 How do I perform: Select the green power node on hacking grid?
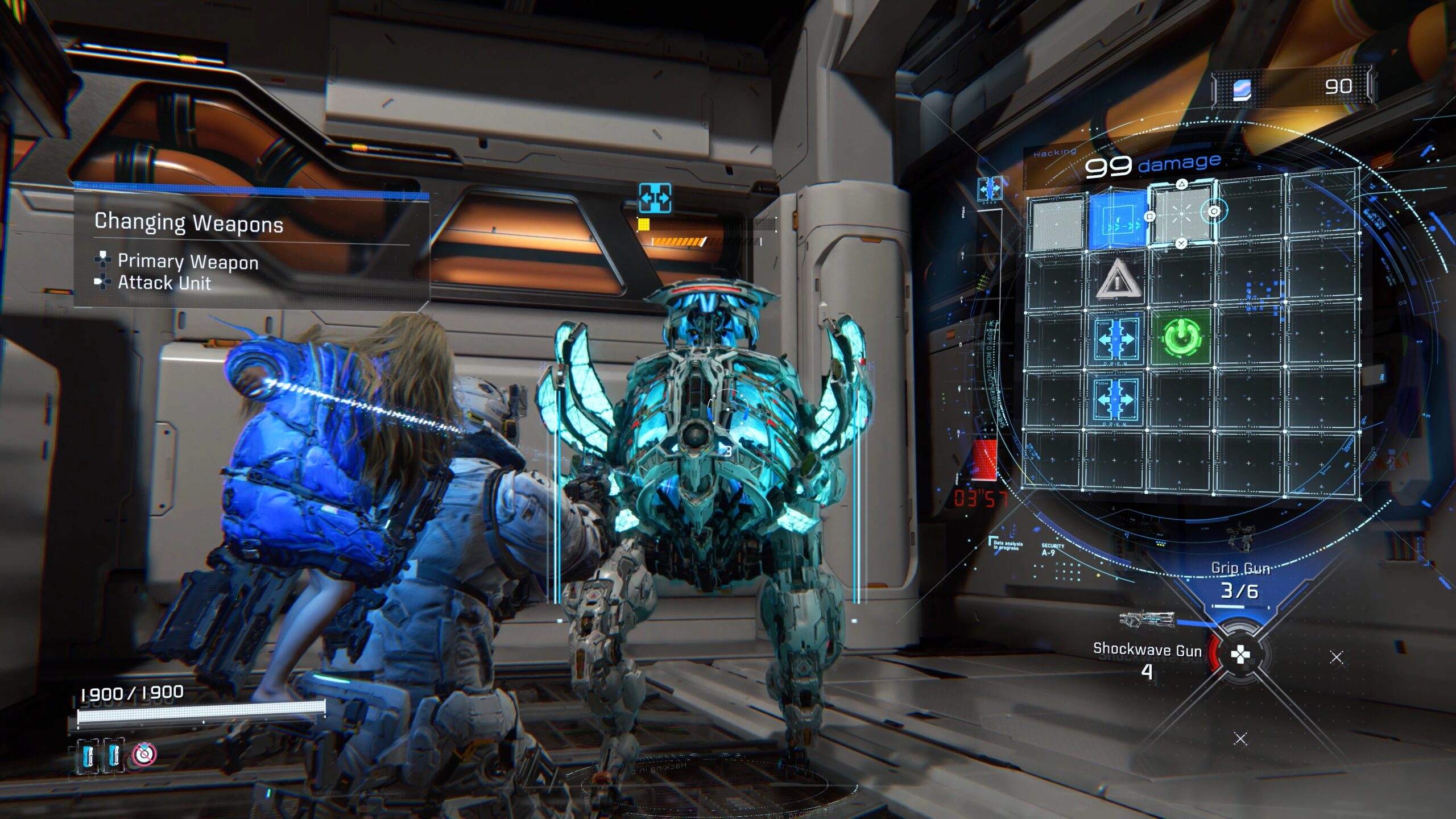click(1182, 337)
